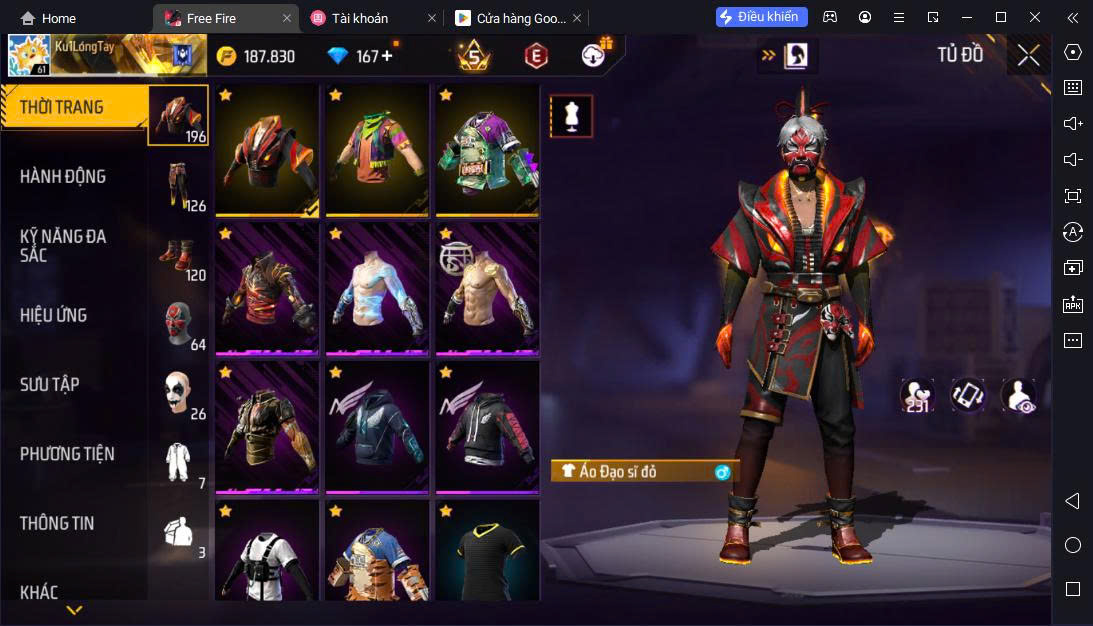Equip the green and purple jacket
The image size is (1093, 626).
click(x=487, y=149)
